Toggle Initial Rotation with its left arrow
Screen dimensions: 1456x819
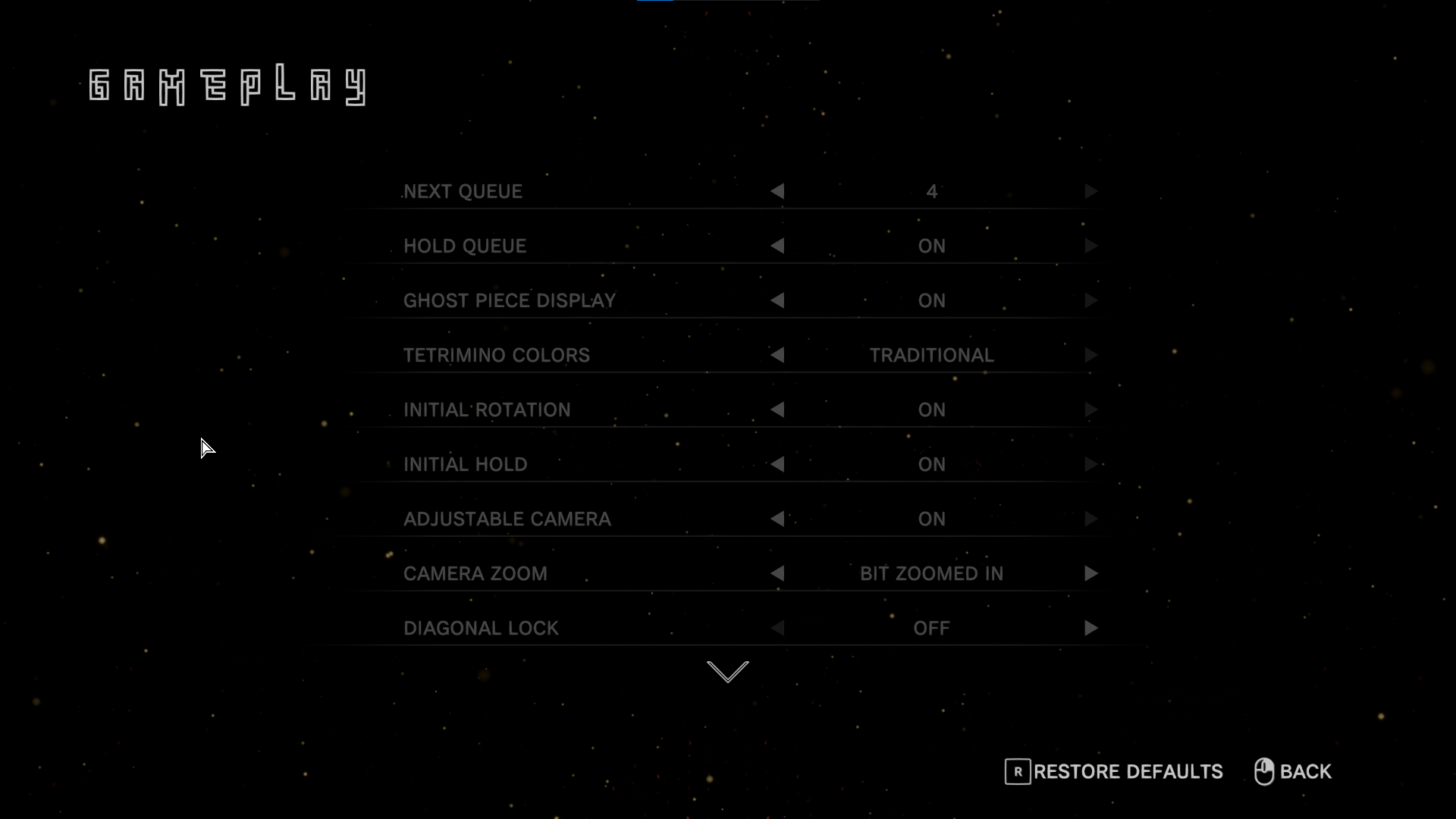[777, 410]
